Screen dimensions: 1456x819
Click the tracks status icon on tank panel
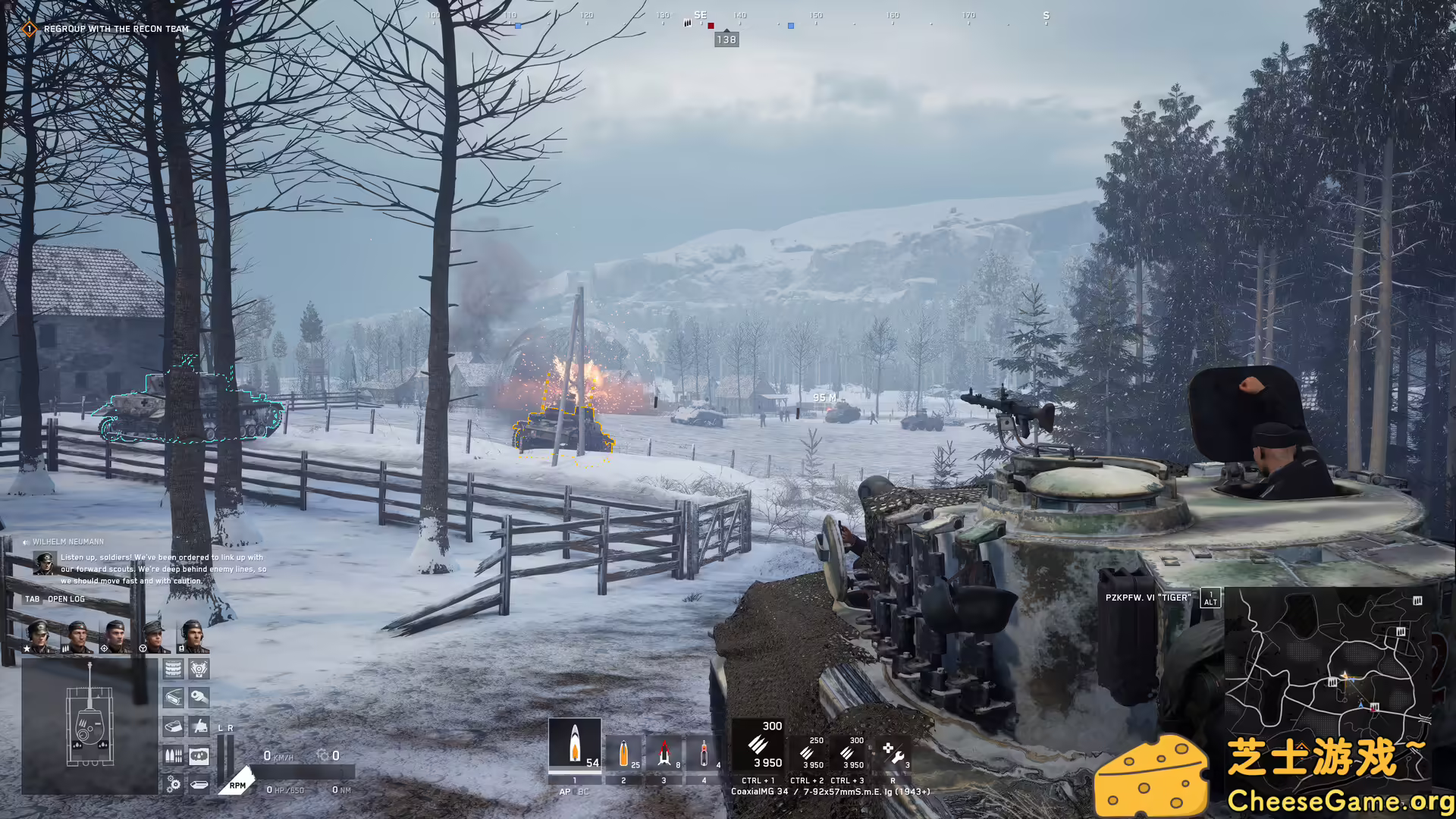click(173, 668)
